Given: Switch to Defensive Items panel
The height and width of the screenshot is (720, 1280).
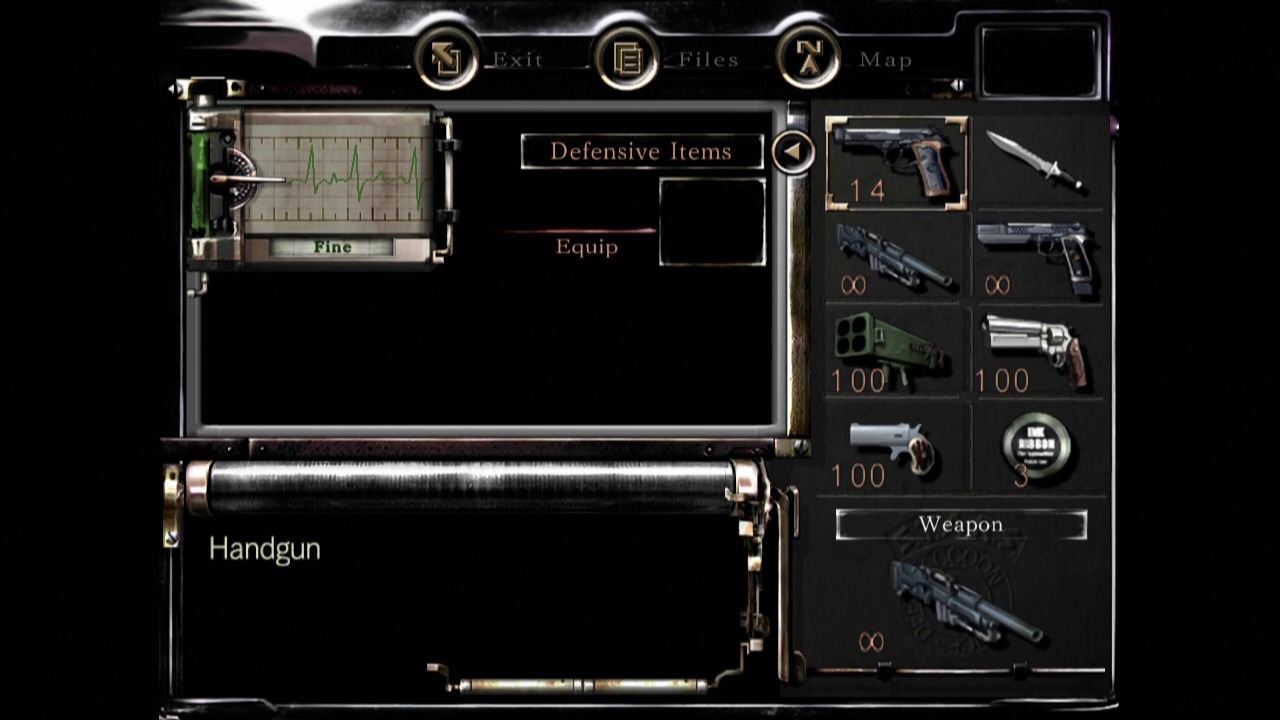Looking at the screenshot, I should point(641,152).
